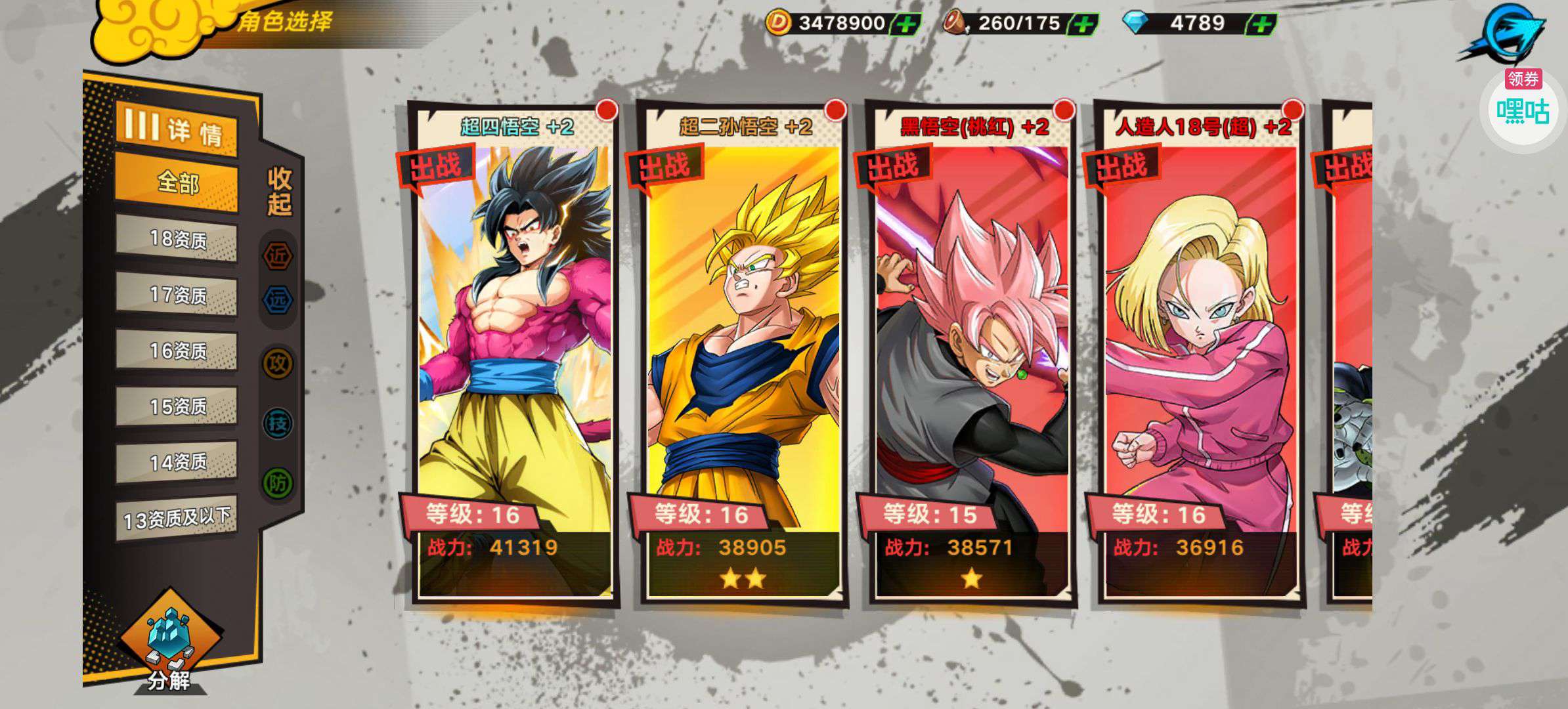Open the 详情 details button
The image size is (1568, 709).
click(176, 128)
